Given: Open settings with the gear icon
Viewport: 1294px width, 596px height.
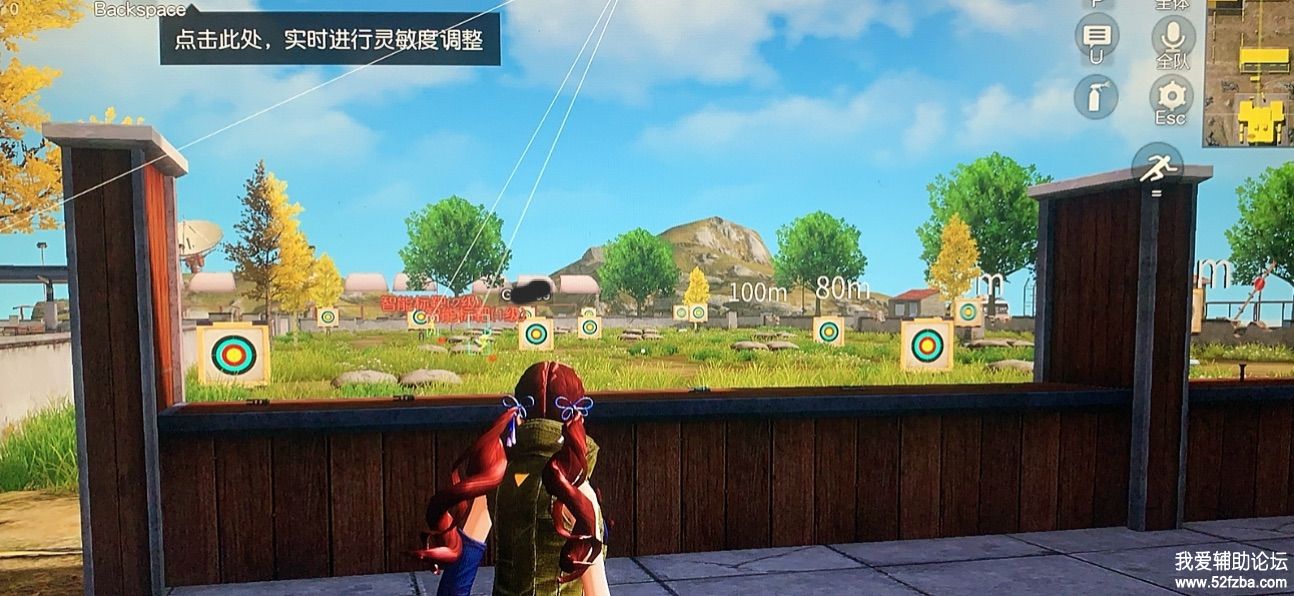Looking at the screenshot, I should (1171, 95).
